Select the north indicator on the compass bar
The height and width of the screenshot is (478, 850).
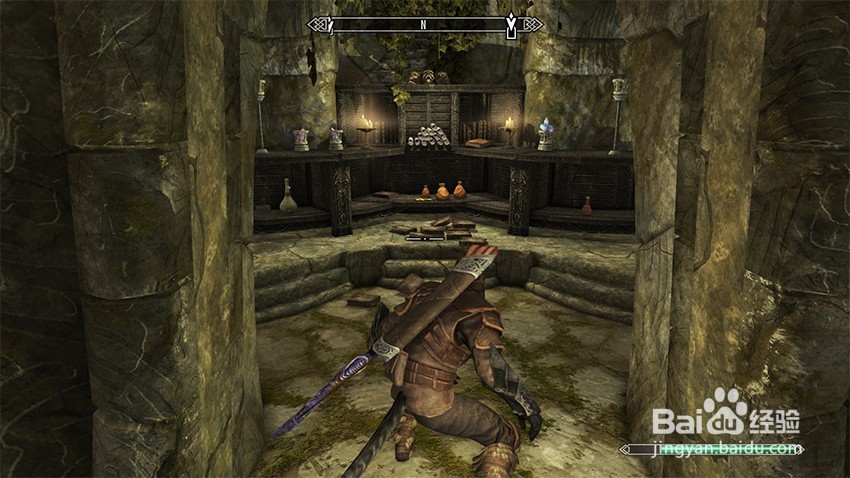coord(423,24)
